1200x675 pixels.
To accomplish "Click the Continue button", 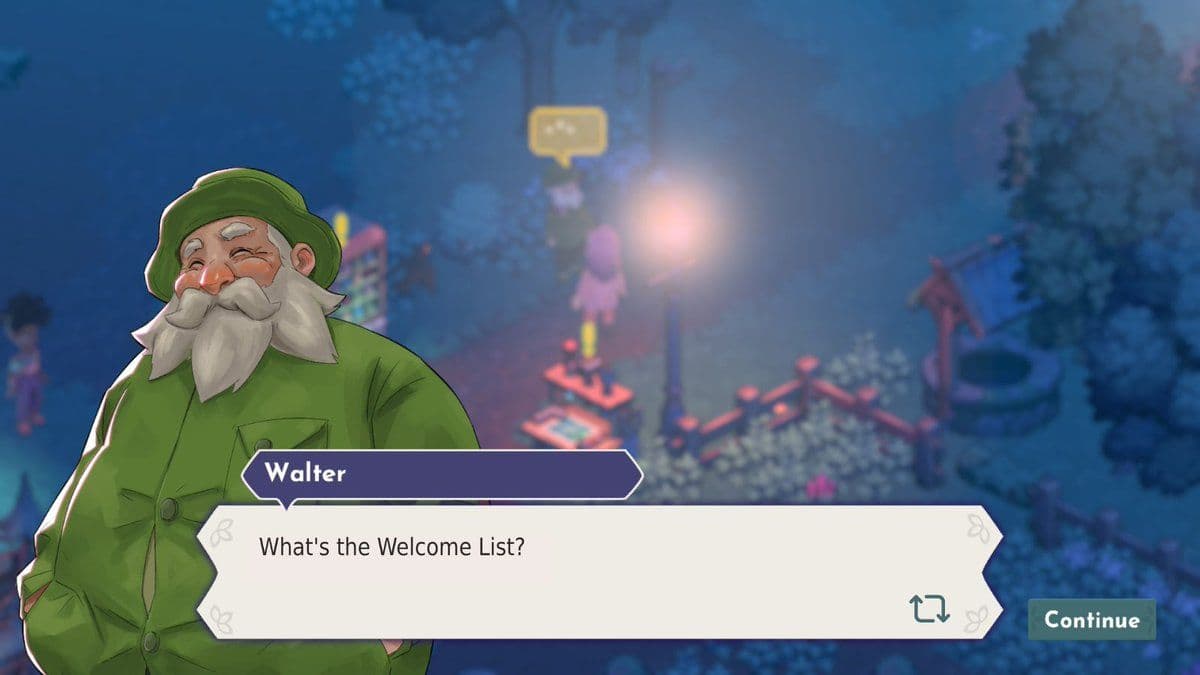I will (x=1091, y=619).
